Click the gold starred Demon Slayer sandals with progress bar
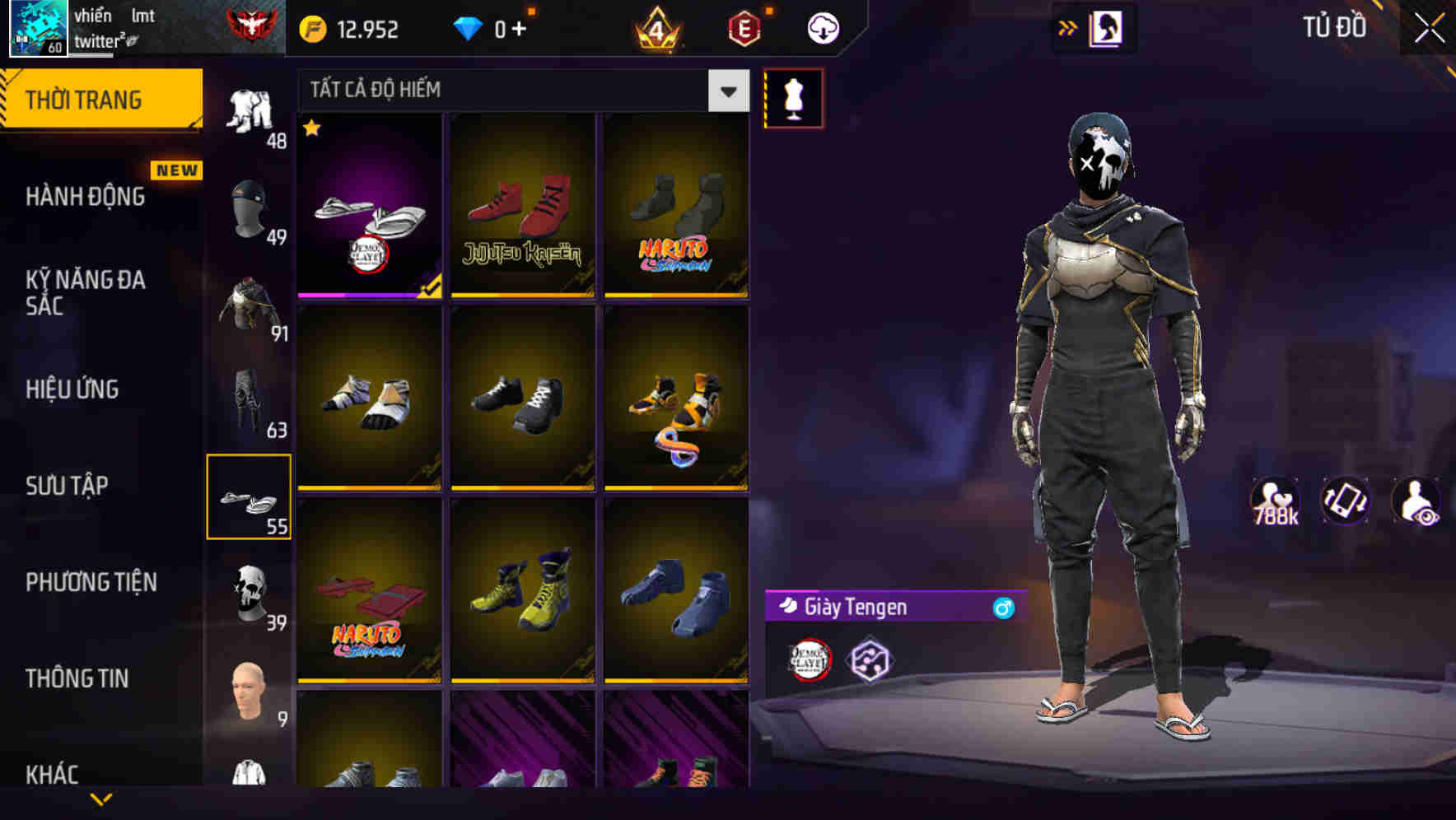 pos(368,207)
